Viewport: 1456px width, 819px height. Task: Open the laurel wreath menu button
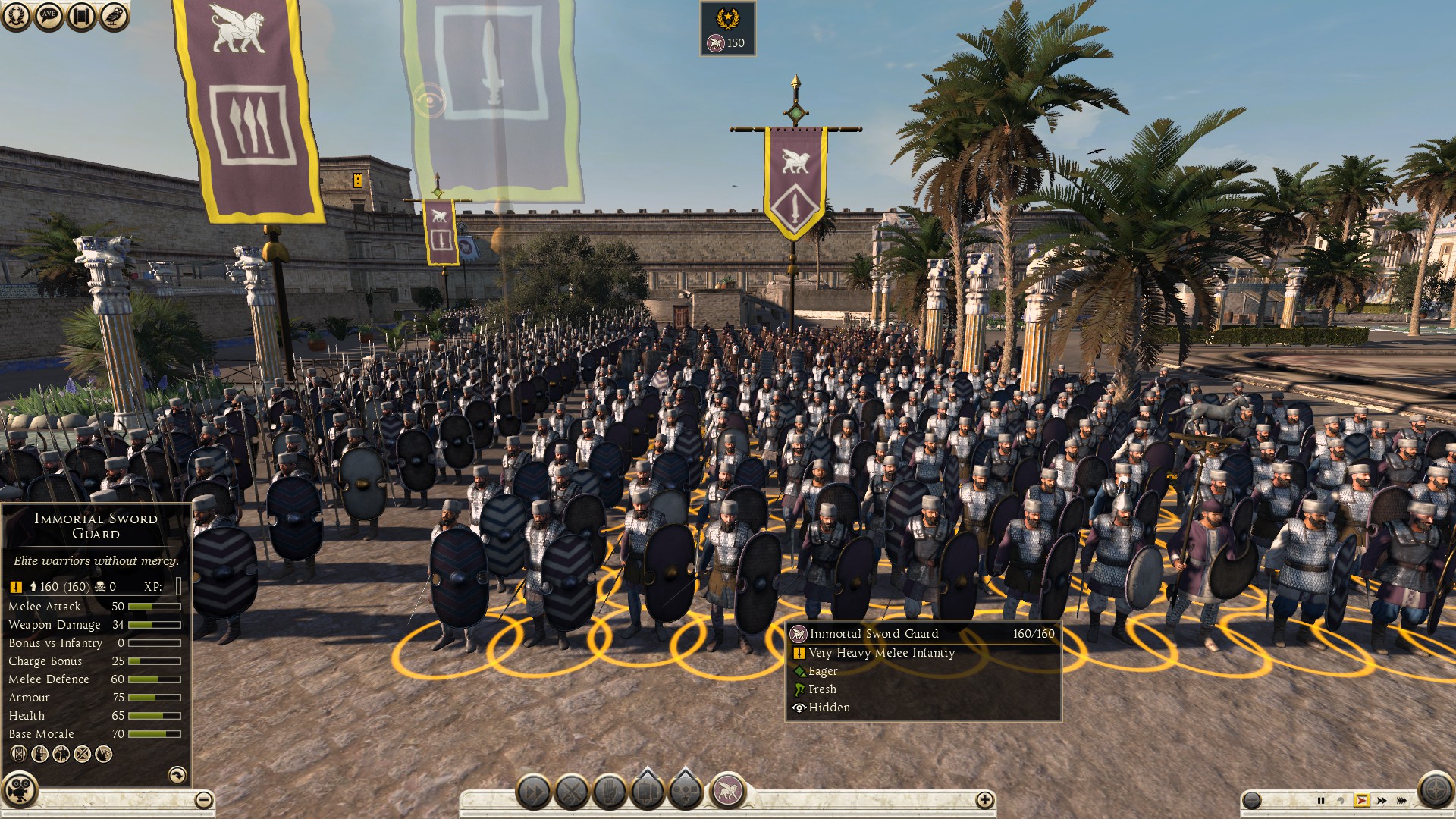pos(16,16)
